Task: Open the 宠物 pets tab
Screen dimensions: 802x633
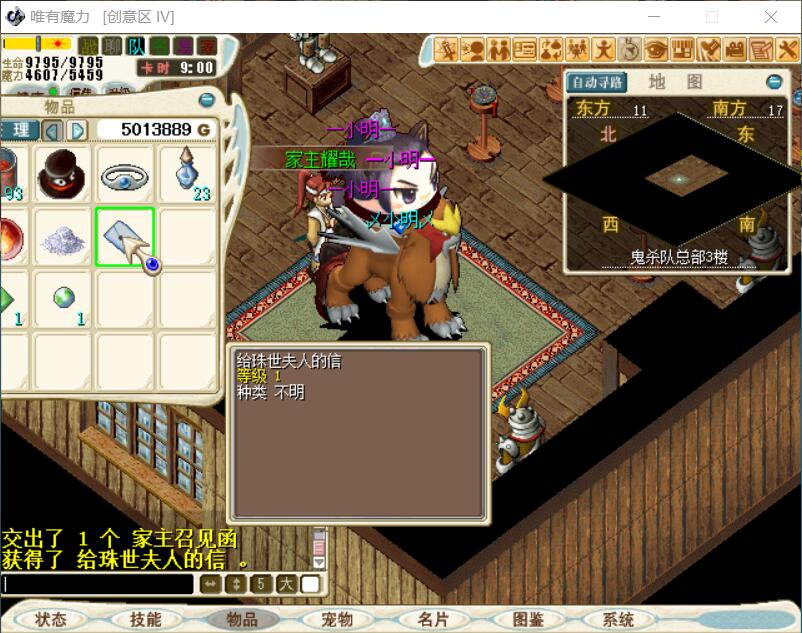Action: [337, 619]
